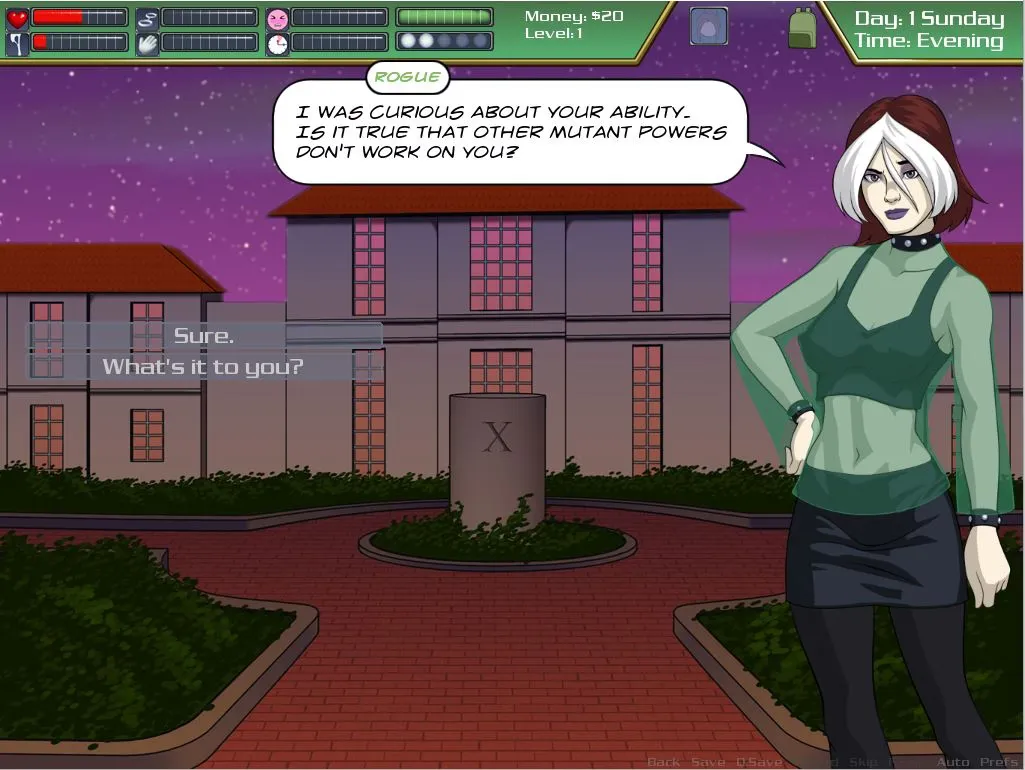Go Back in the quick menu

[663, 762]
